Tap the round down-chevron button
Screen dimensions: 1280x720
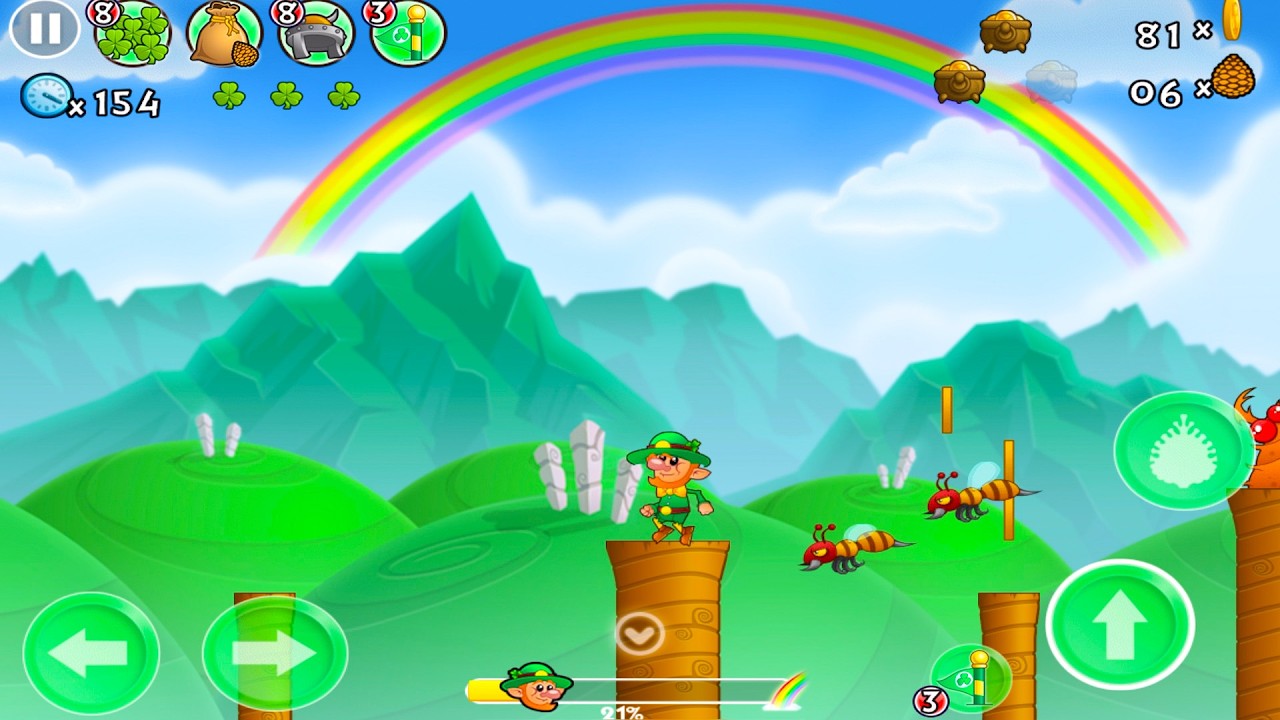pos(639,633)
